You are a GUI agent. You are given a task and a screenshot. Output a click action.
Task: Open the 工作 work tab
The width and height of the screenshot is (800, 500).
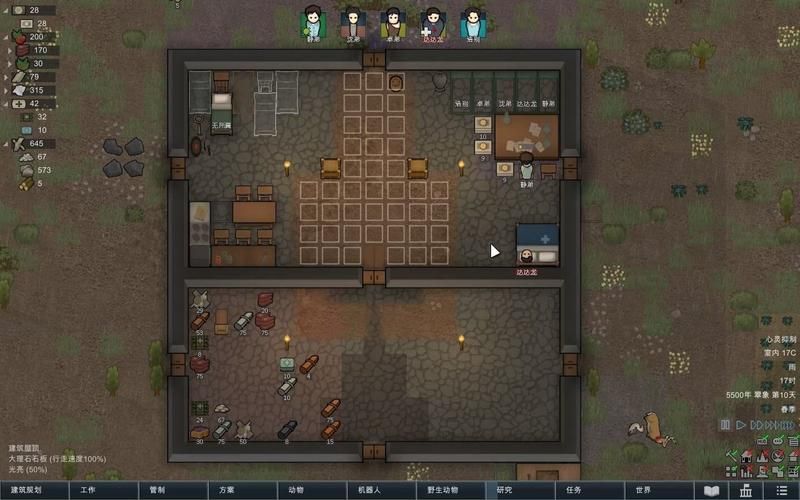pyautogui.click(x=88, y=491)
